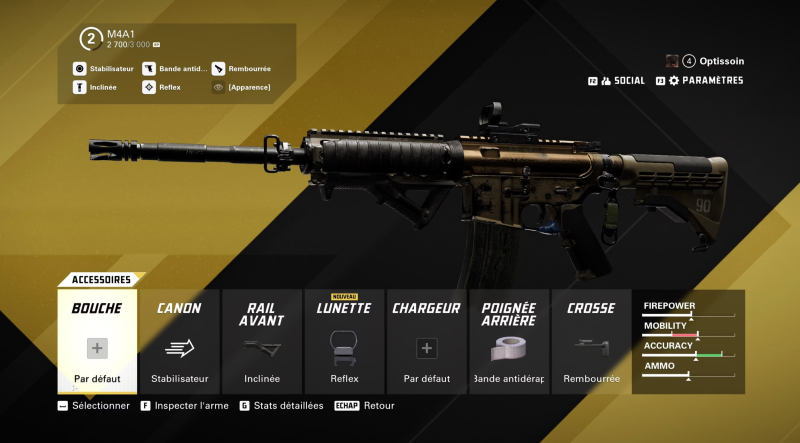Choose the Rail Avant Inclinée slot
Image resolution: width=800 pixels, height=443 pixels.
coord(262,342)
